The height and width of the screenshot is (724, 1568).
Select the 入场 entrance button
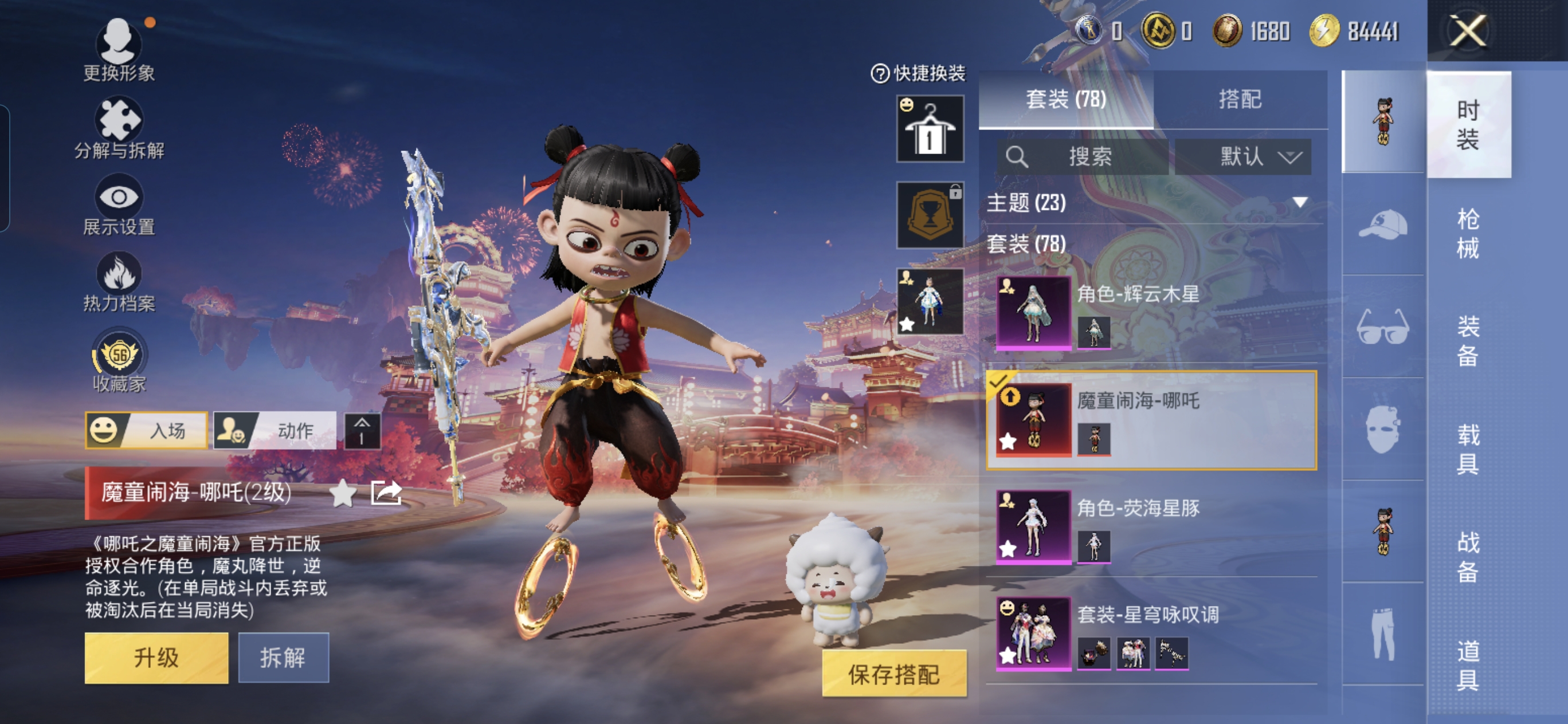tap(147, 430)
